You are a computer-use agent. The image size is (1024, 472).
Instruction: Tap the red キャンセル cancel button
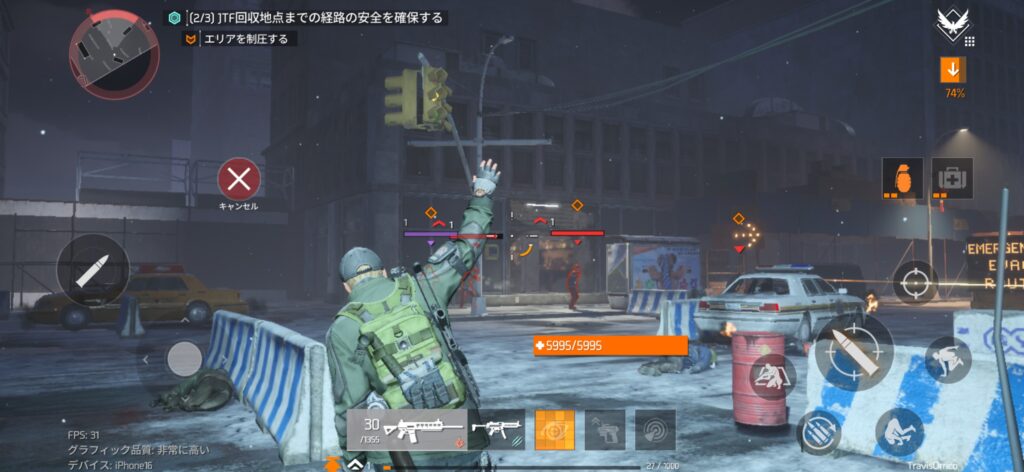(x=239, y=180)
